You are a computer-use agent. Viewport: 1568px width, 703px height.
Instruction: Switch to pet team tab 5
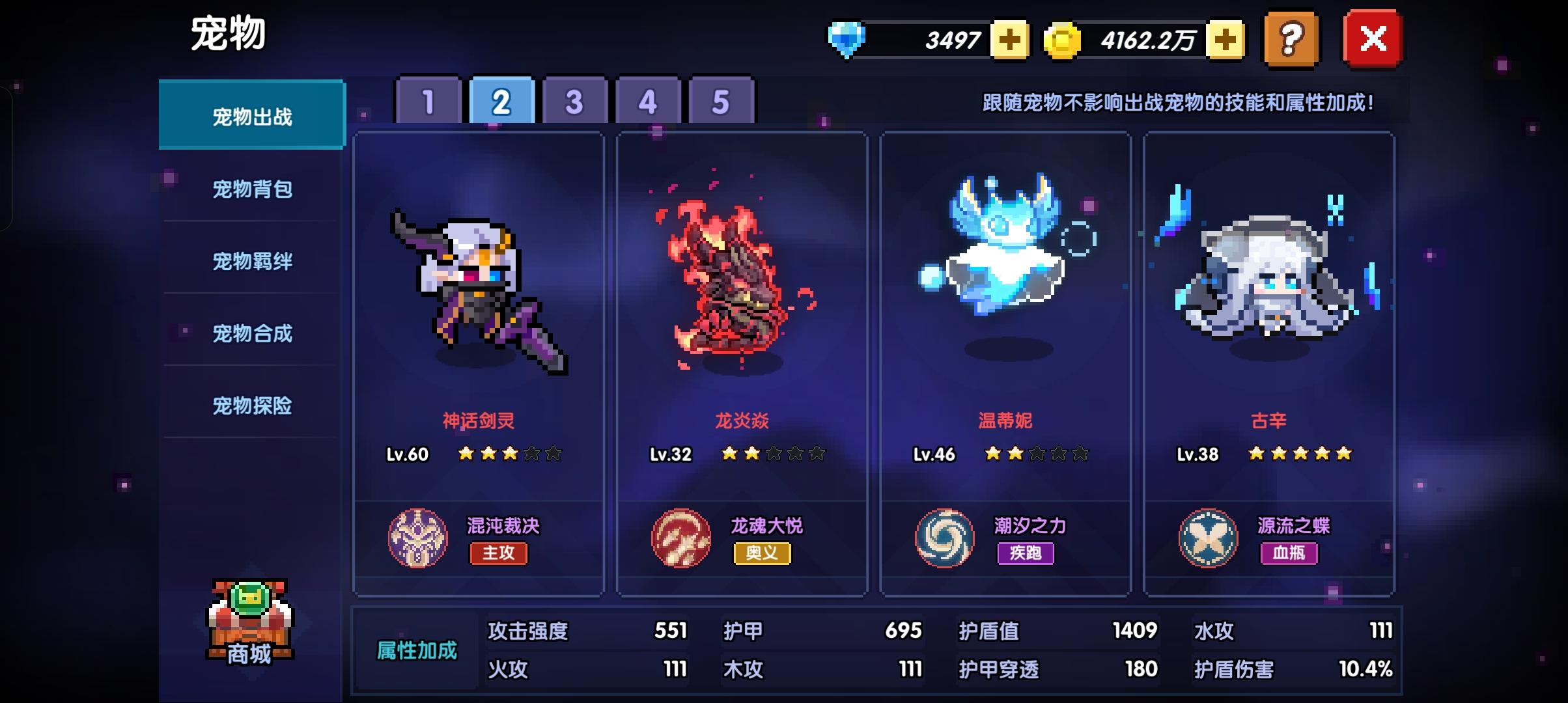click(714, 102)
